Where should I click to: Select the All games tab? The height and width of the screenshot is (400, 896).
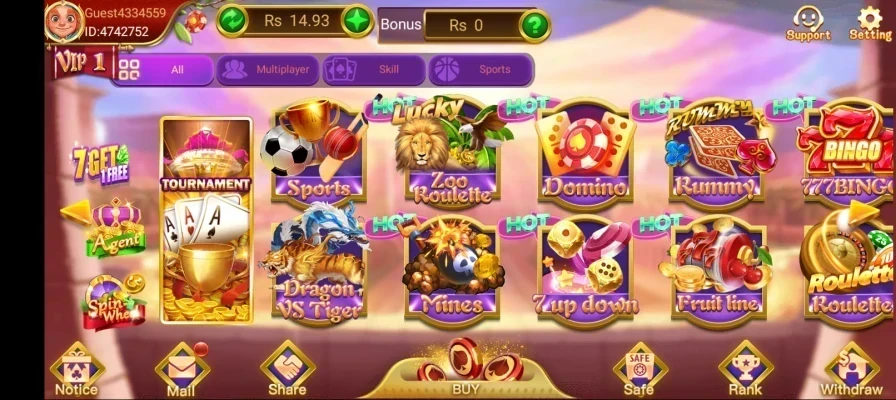click(164, 70)
